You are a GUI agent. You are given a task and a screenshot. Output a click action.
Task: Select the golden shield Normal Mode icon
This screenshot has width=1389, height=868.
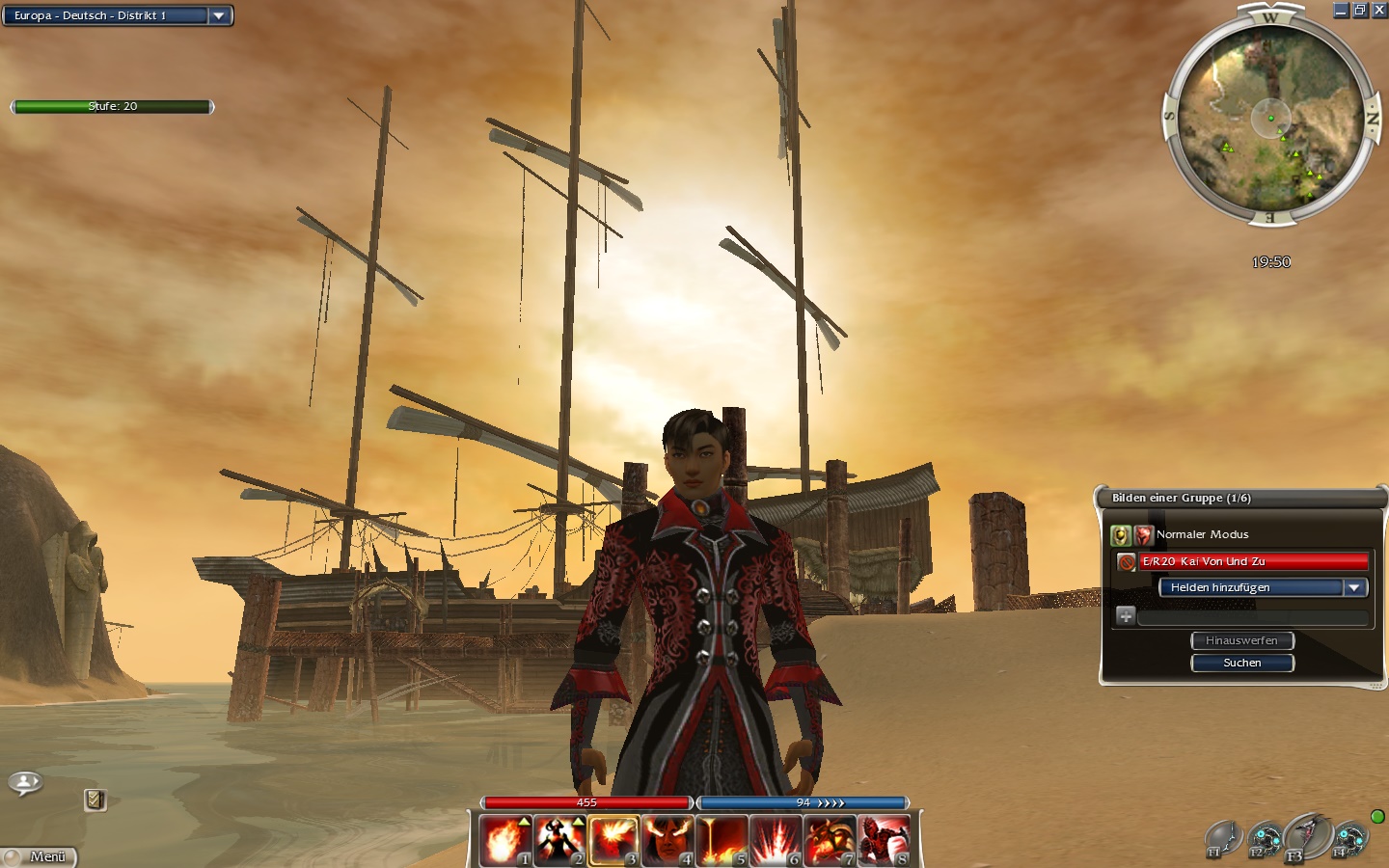(x=1120, y=535)
